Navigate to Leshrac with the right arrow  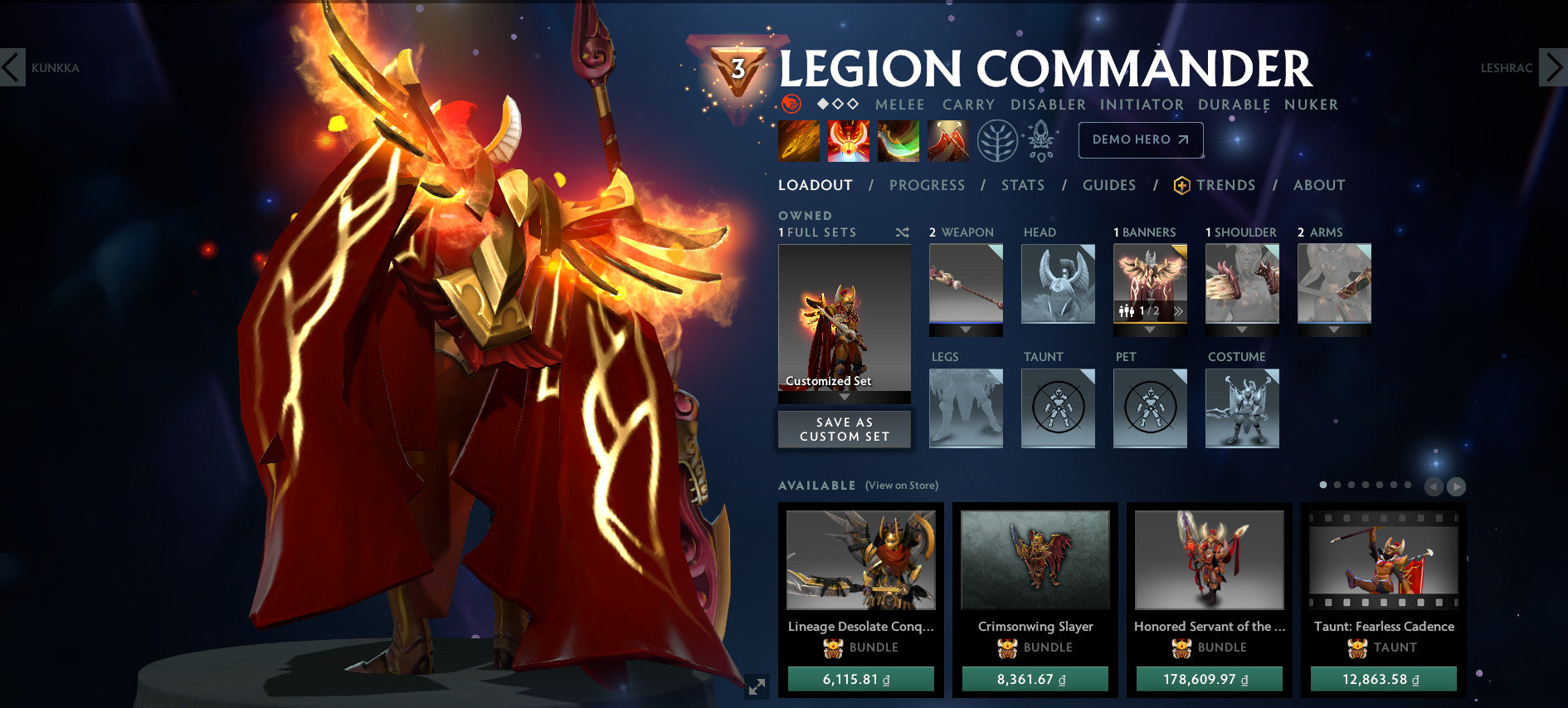(x=1555, y=69)
